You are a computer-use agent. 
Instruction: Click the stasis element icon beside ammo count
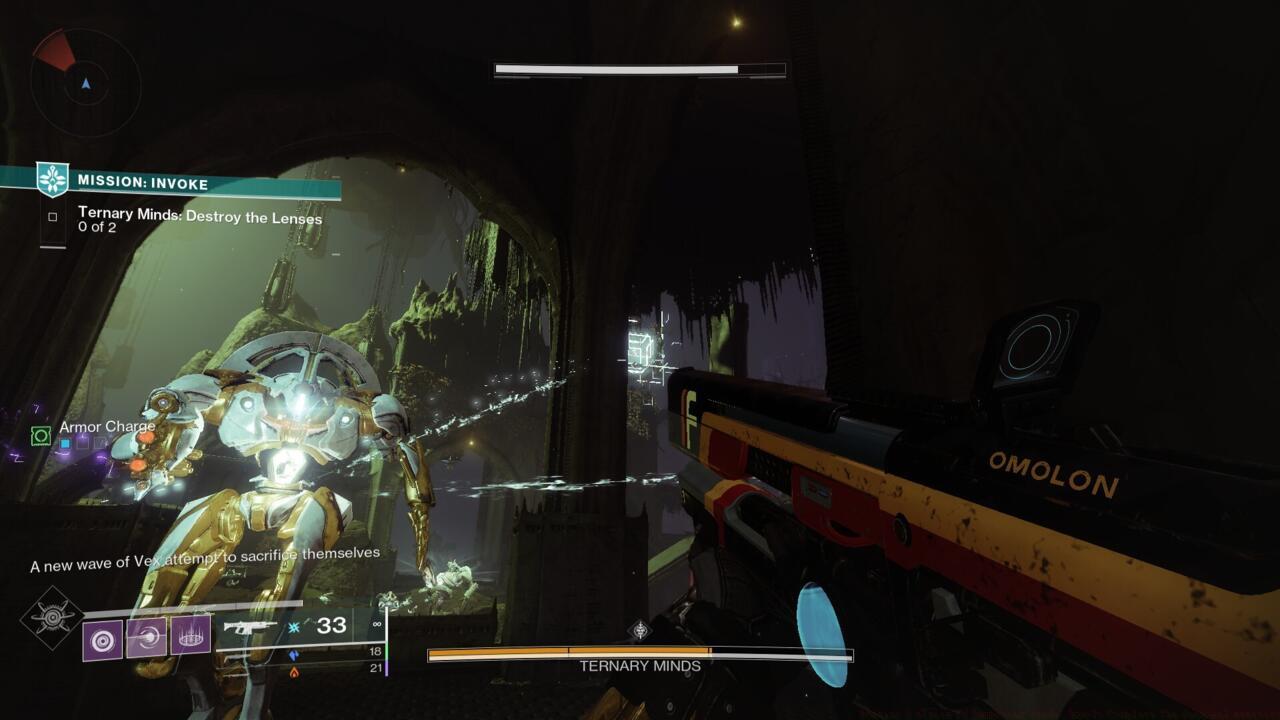[x=293, y=626]
